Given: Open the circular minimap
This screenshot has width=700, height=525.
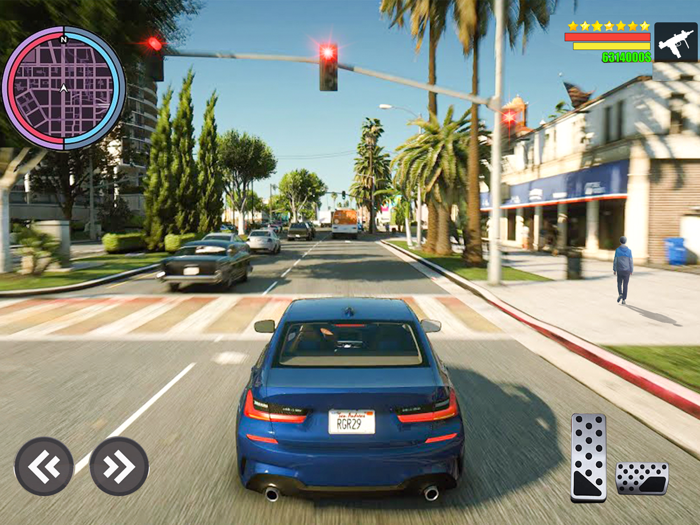Looking at the screenshot, I should tap(63, 88).
